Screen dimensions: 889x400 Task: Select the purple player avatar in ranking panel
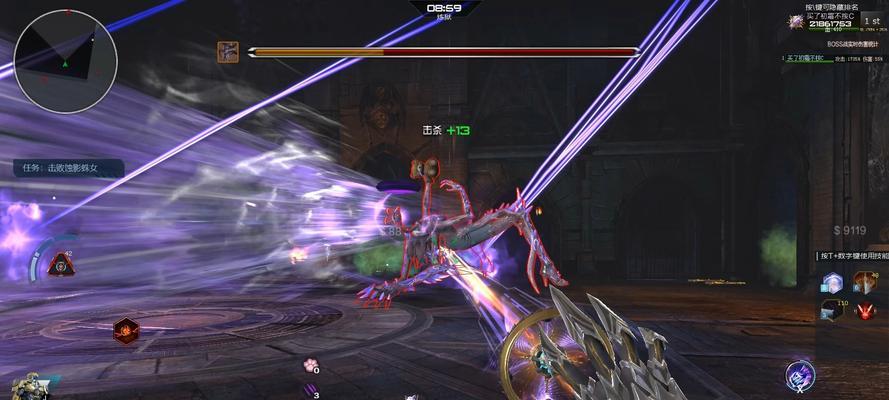(x=796, y=21)
